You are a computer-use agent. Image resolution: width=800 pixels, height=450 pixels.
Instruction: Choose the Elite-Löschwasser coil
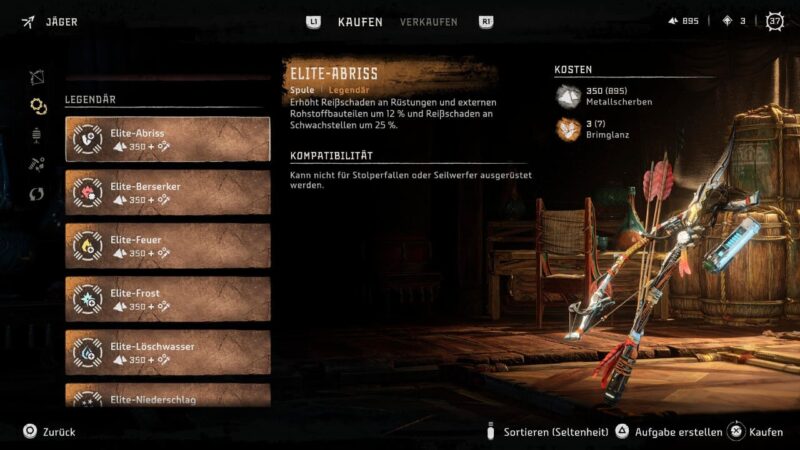(167, 352)
